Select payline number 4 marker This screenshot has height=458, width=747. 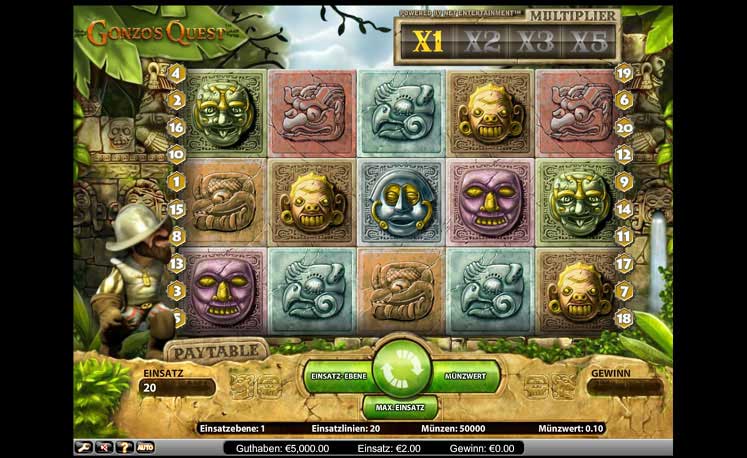tap(176, 73)
